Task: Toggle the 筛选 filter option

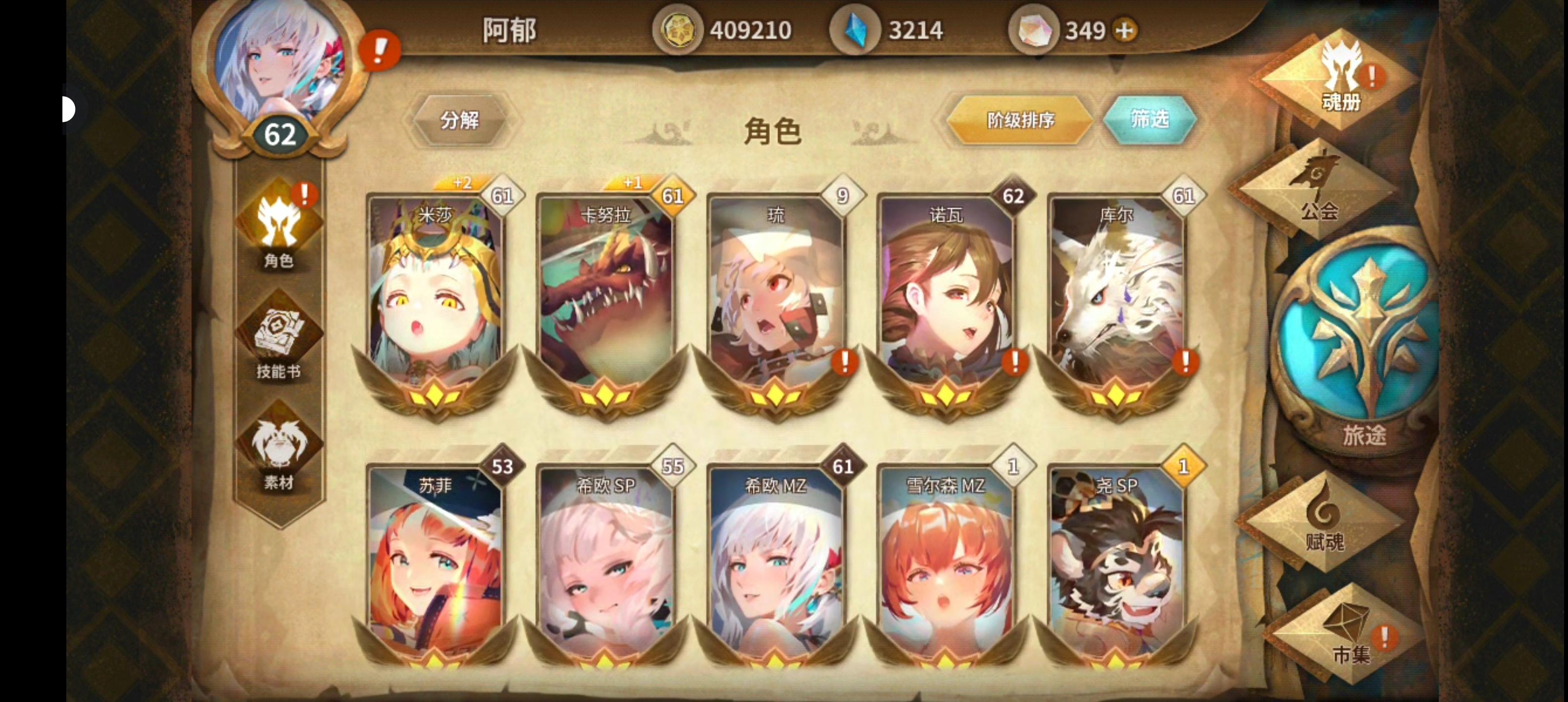Action: (1149, 120)
